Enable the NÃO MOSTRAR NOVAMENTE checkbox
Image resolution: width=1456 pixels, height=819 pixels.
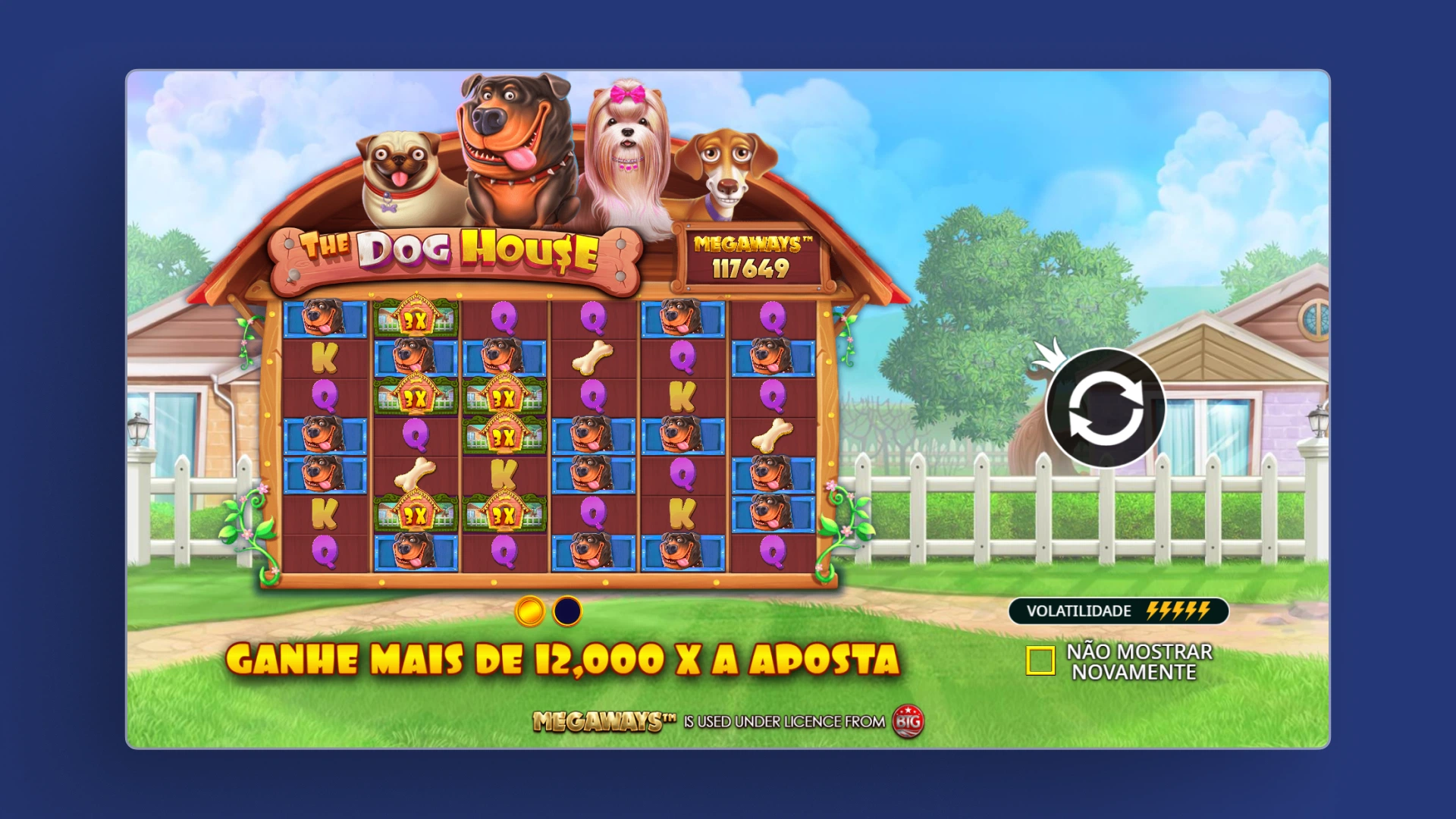click(x=1041, y=661)
